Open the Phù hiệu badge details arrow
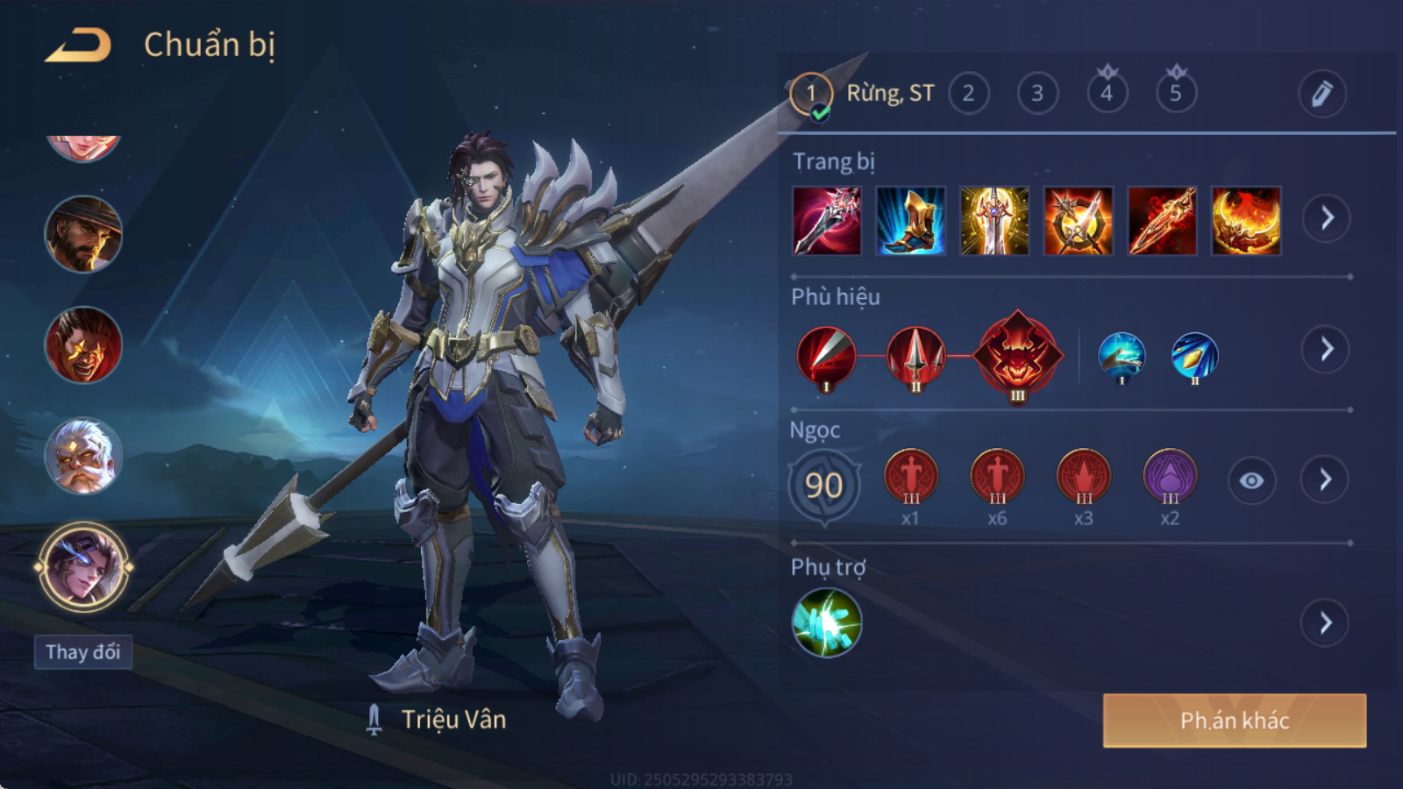This screenshot has height=789, width=1403. 1326,349
